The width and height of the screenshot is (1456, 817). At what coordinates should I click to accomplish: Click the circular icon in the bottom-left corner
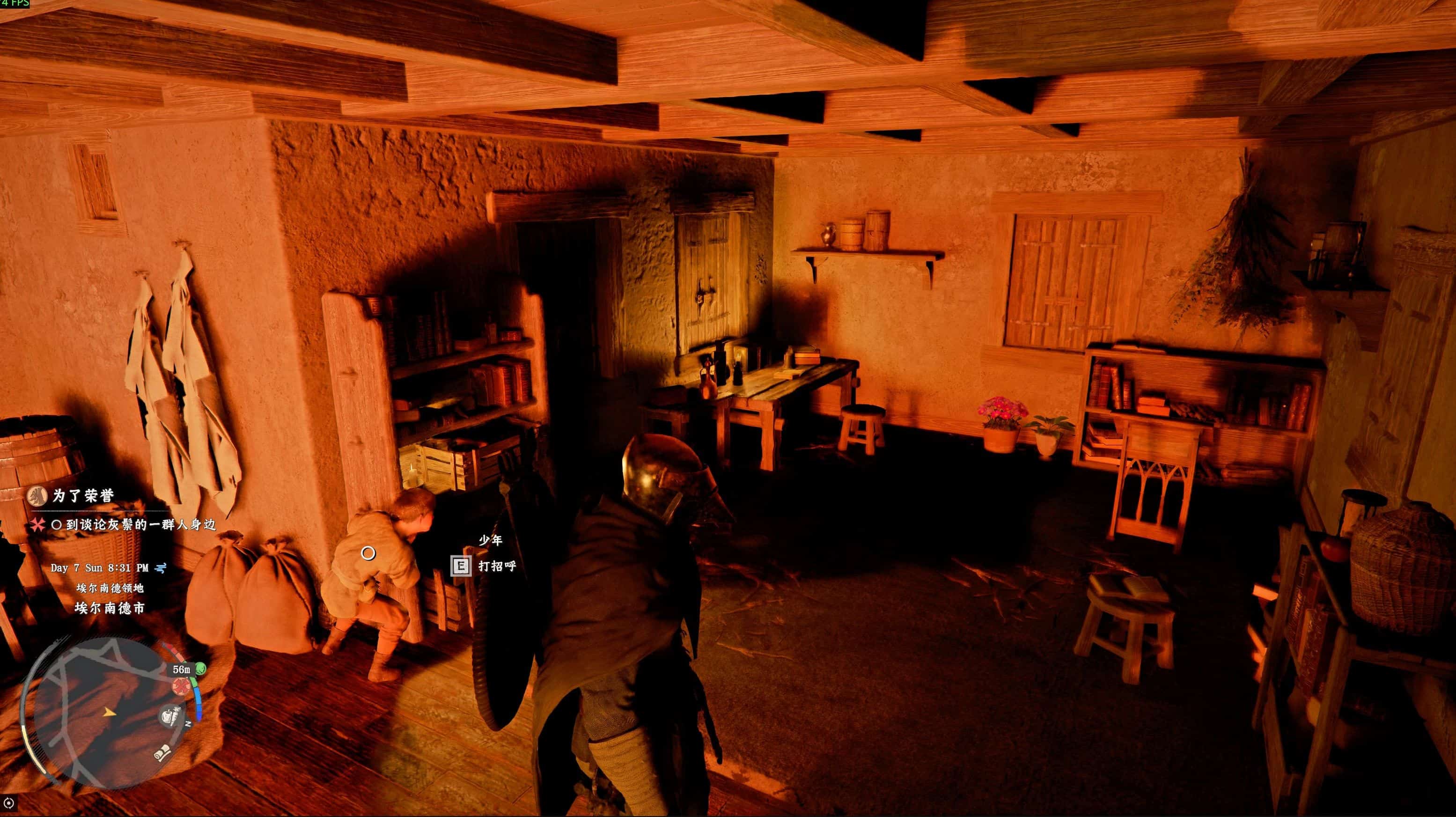(9, 802)
